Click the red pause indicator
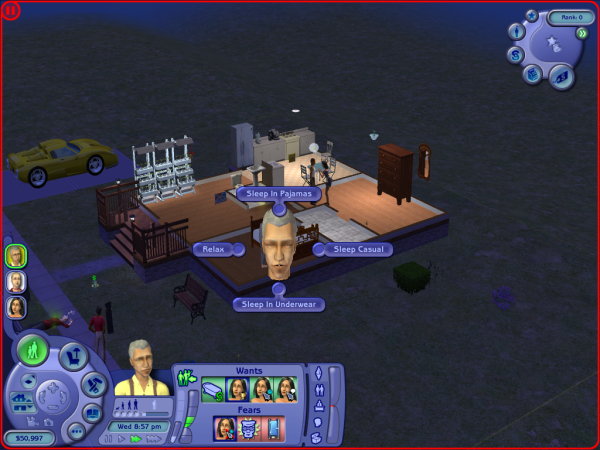Image resolution: width=600 pixels, height=450 pixels. point(11,11)
